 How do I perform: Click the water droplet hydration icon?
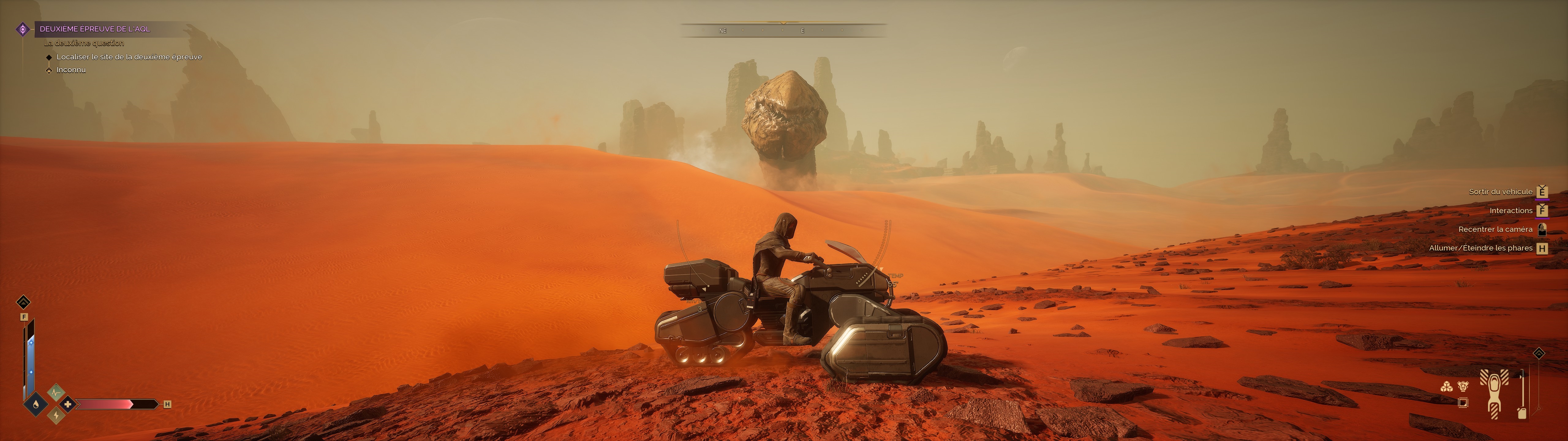36,404
